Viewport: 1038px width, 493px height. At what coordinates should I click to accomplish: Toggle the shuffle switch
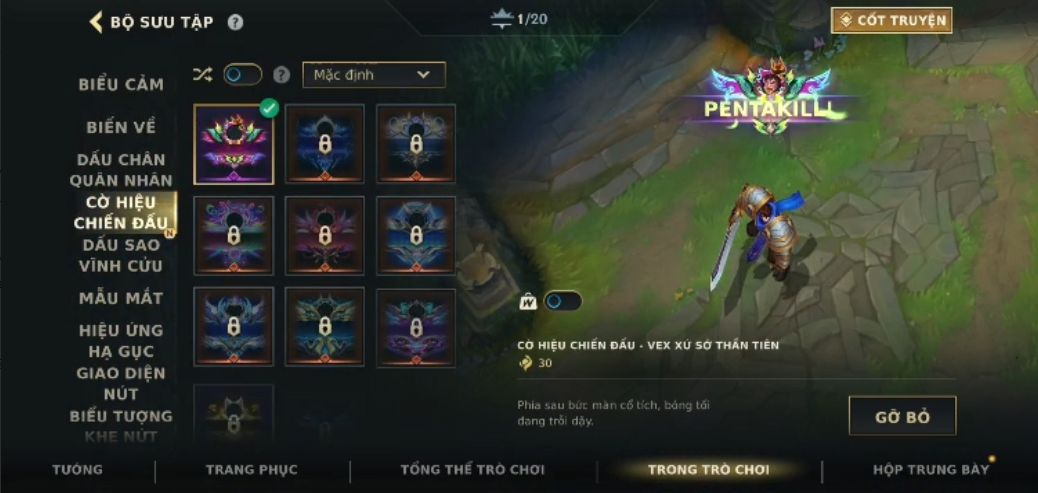coord(242,75)
